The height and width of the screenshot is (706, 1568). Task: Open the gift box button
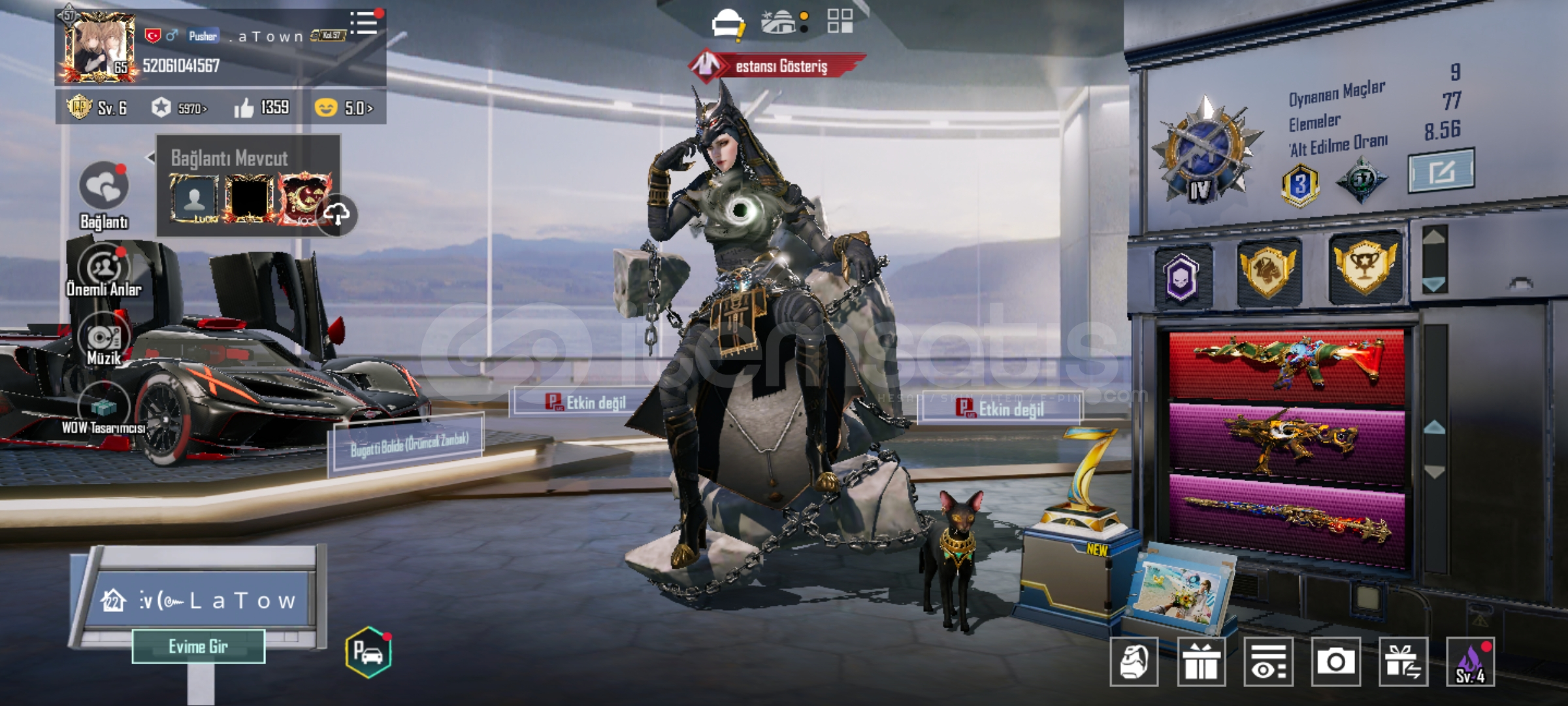click(1201, 662)
